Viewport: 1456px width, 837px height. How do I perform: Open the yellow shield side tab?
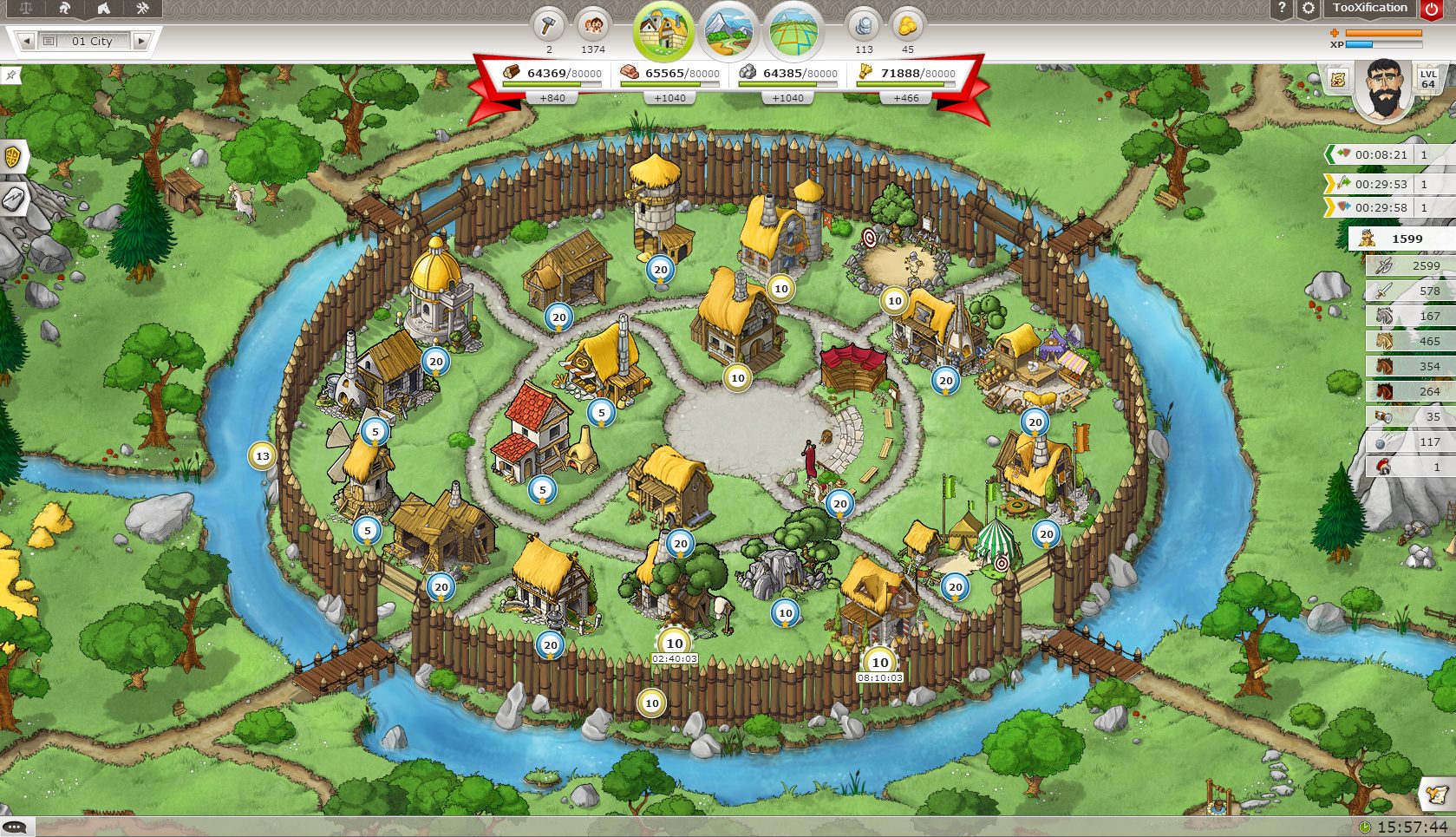(13, 158)
